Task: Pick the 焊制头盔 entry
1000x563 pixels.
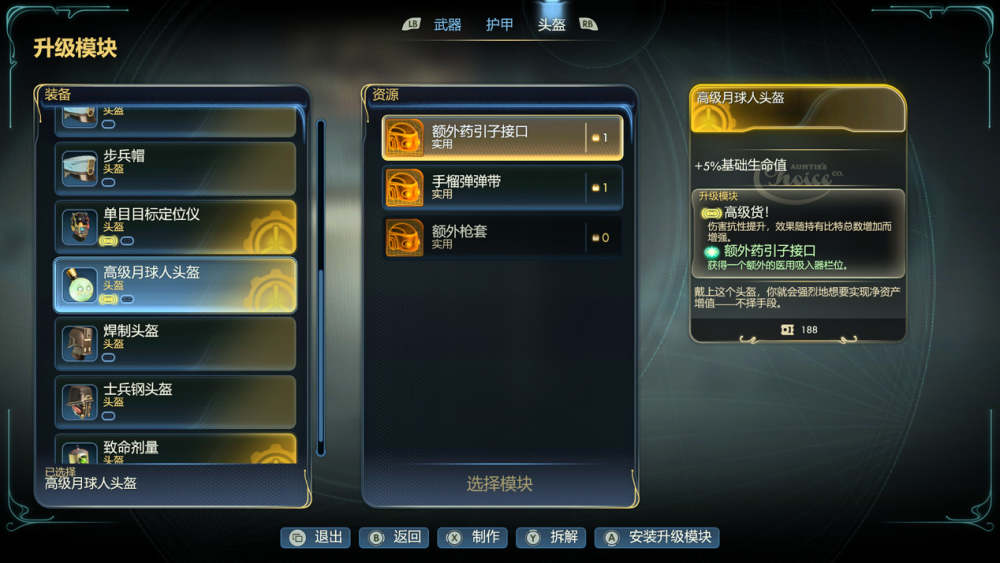Action: tap(175, 343)
